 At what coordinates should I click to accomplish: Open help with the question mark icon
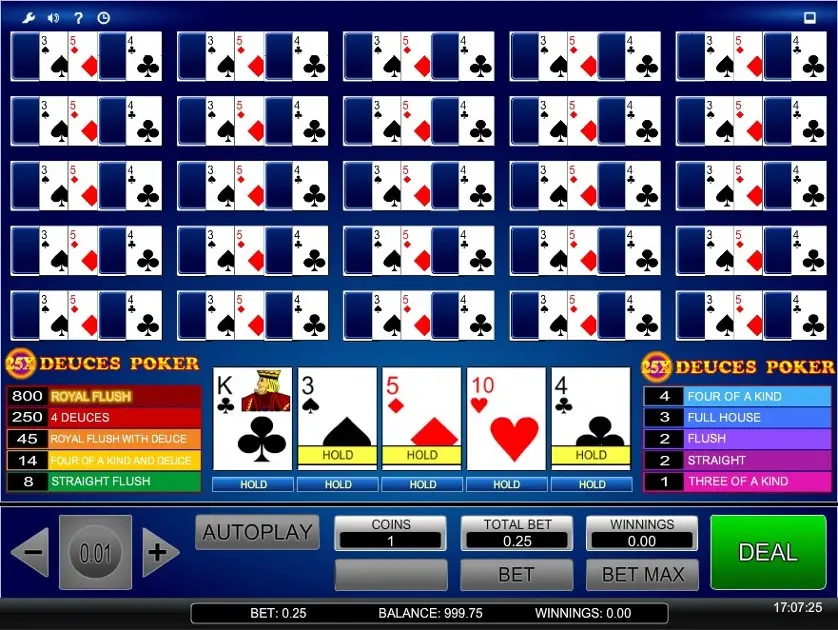click(78, 17)
